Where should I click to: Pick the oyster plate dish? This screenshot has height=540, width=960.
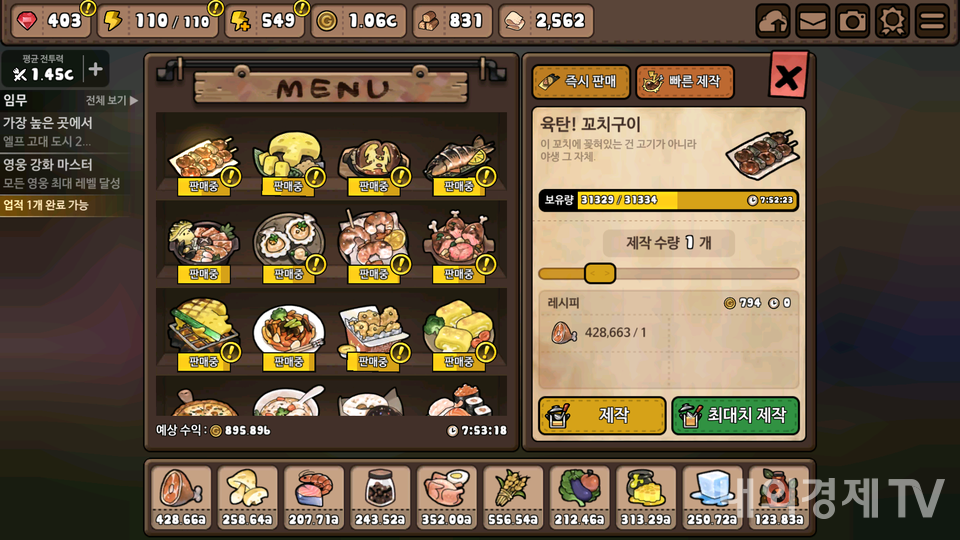[x=288, y=245]
